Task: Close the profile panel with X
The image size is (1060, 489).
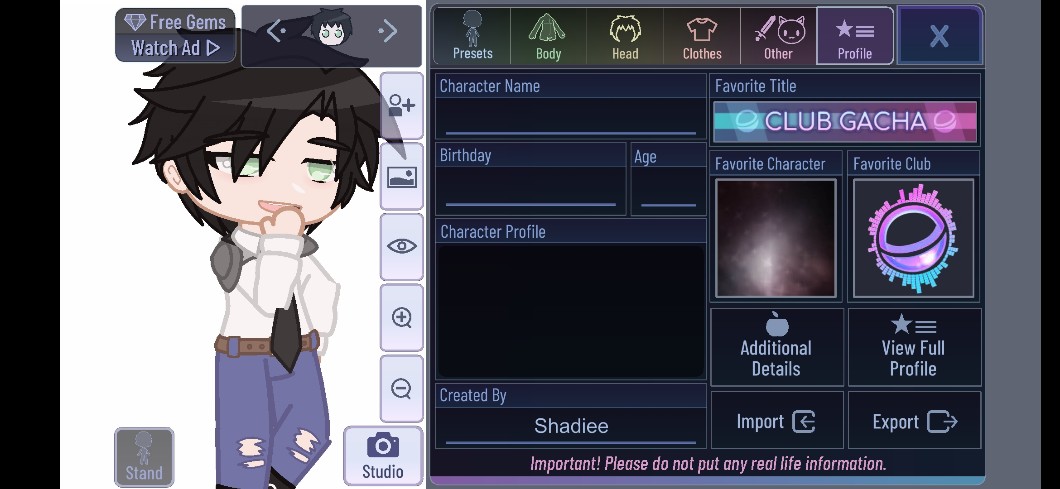Action: click(x=939, y=36)
